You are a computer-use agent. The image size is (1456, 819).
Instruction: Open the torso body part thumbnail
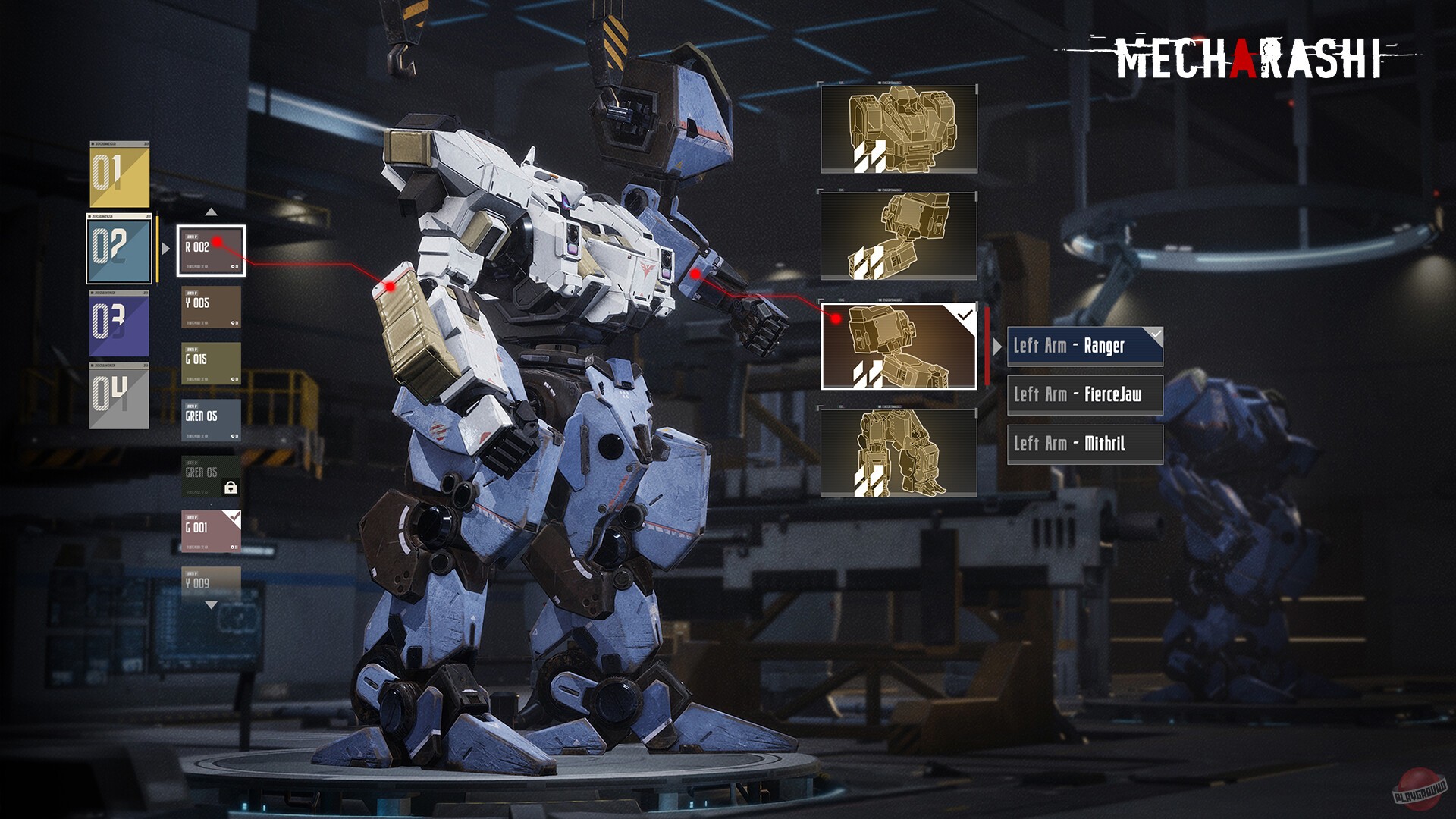[899, 129]
